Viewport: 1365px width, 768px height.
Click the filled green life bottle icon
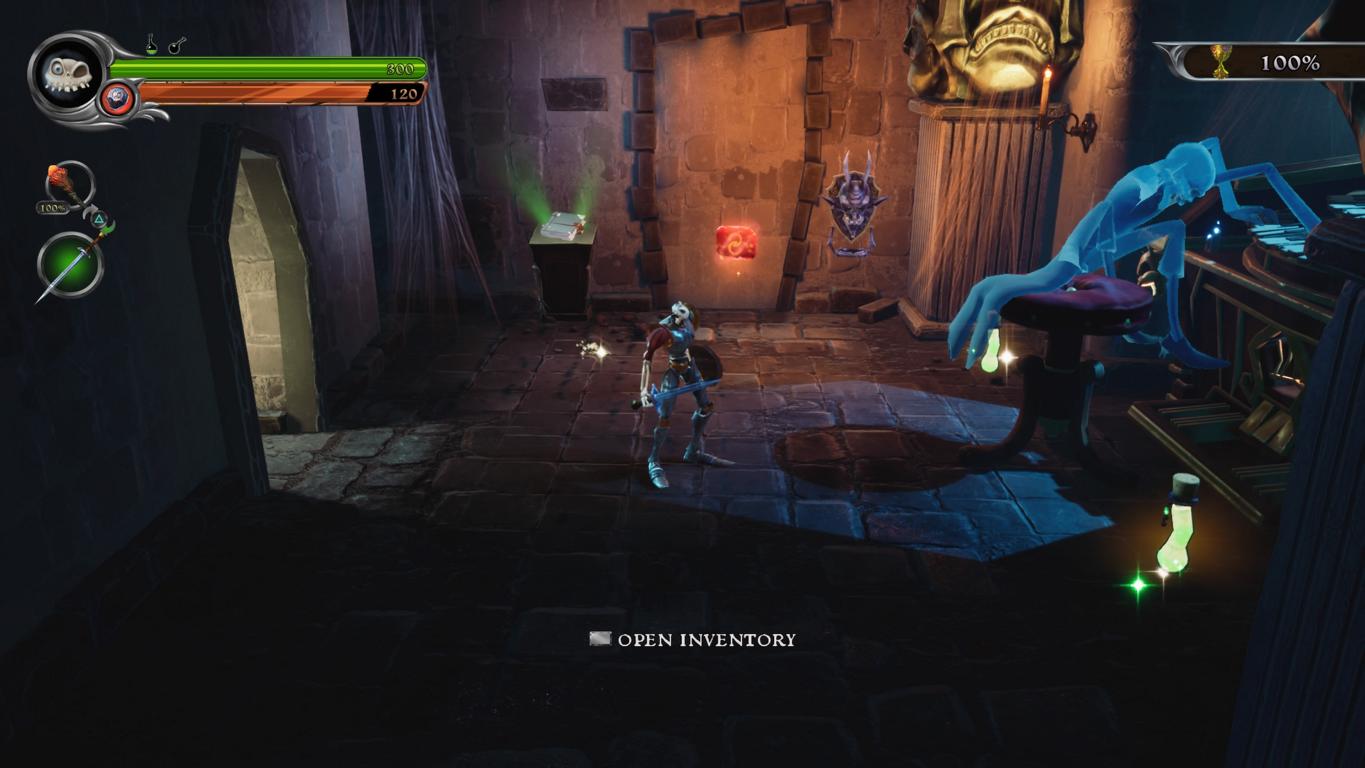[151, 45]
